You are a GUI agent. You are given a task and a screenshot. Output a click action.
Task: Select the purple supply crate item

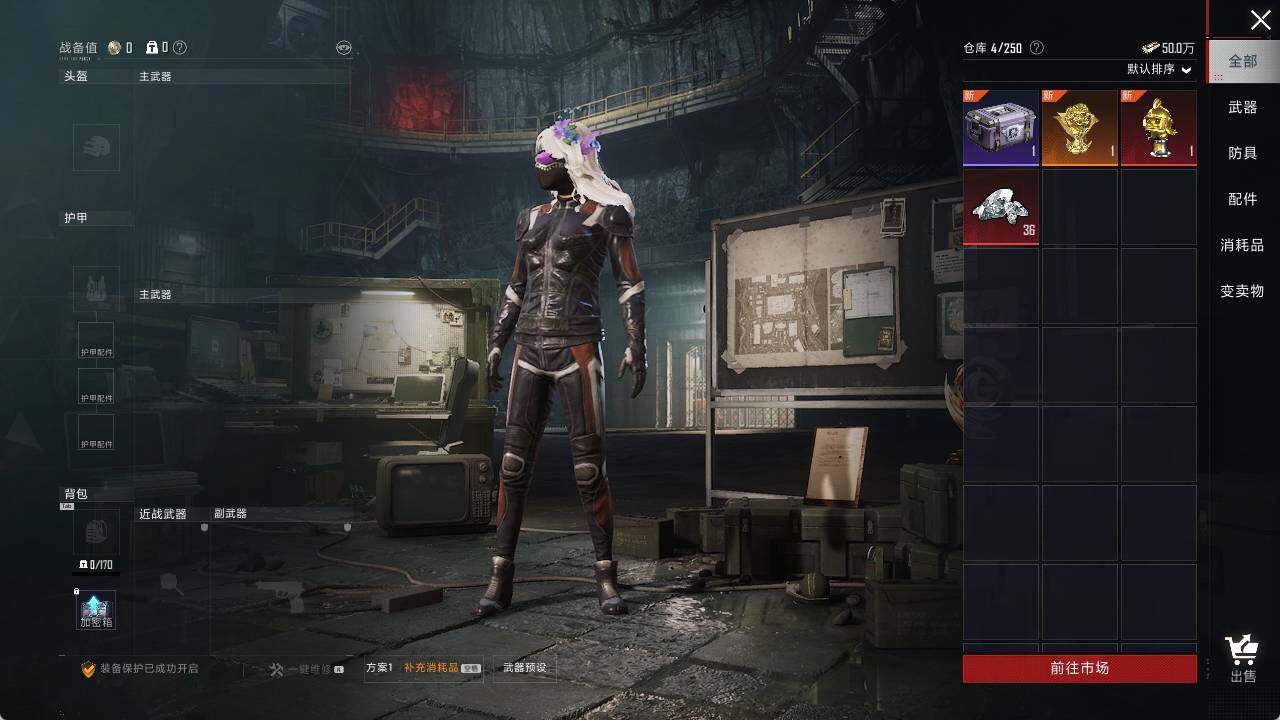pyautogui.click(x=1001, y=128)
